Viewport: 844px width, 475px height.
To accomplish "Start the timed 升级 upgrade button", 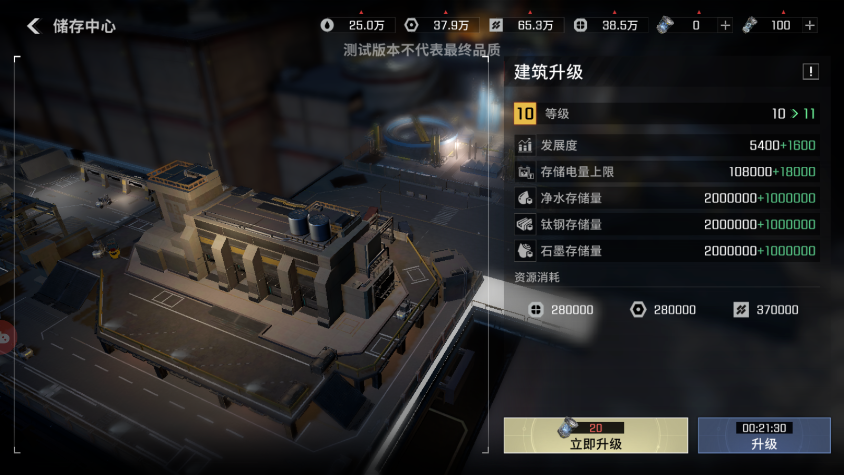I will [764, 436].
